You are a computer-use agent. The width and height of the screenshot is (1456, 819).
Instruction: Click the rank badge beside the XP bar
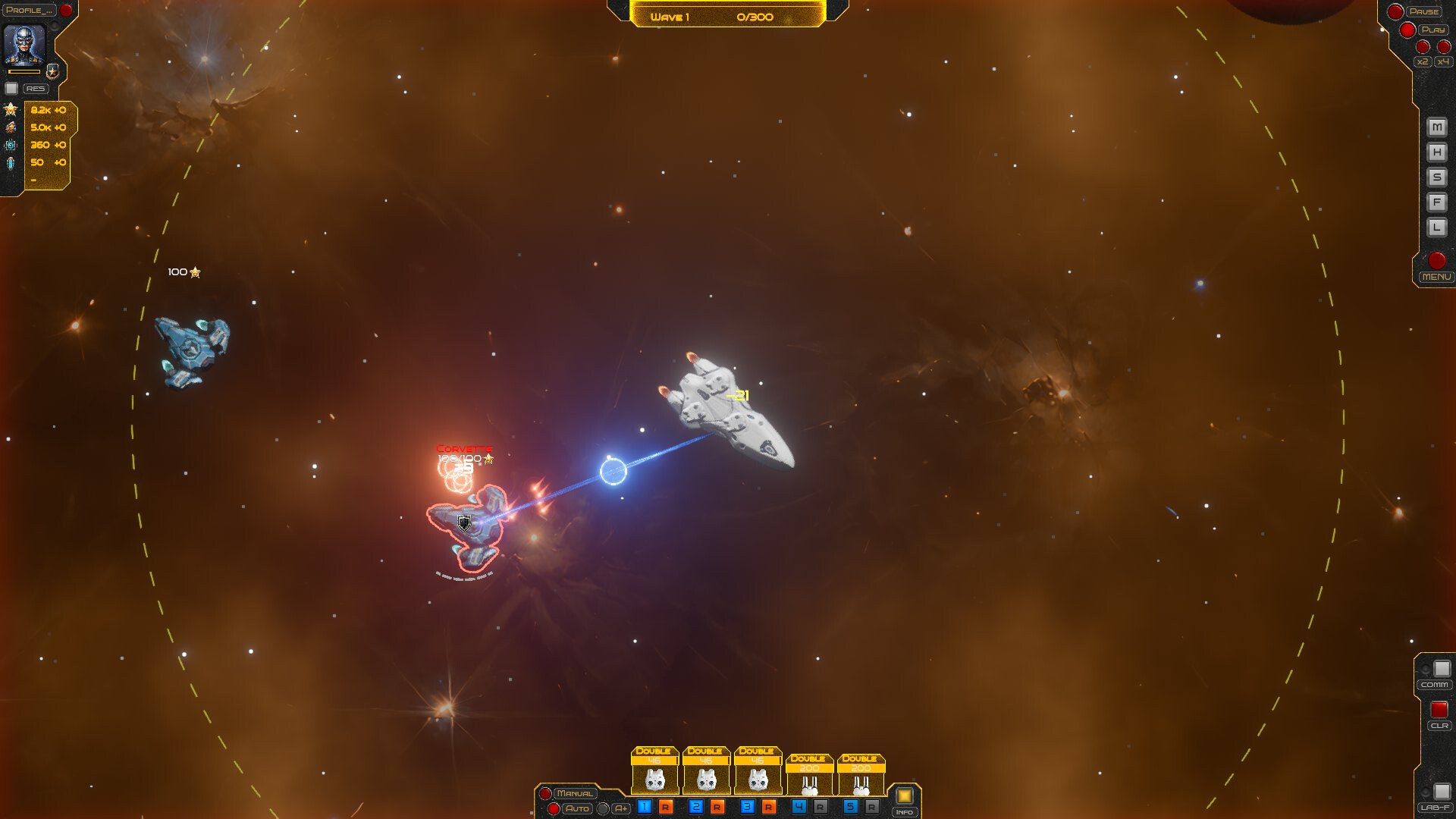pyautogui.click(x=54, y=72)
